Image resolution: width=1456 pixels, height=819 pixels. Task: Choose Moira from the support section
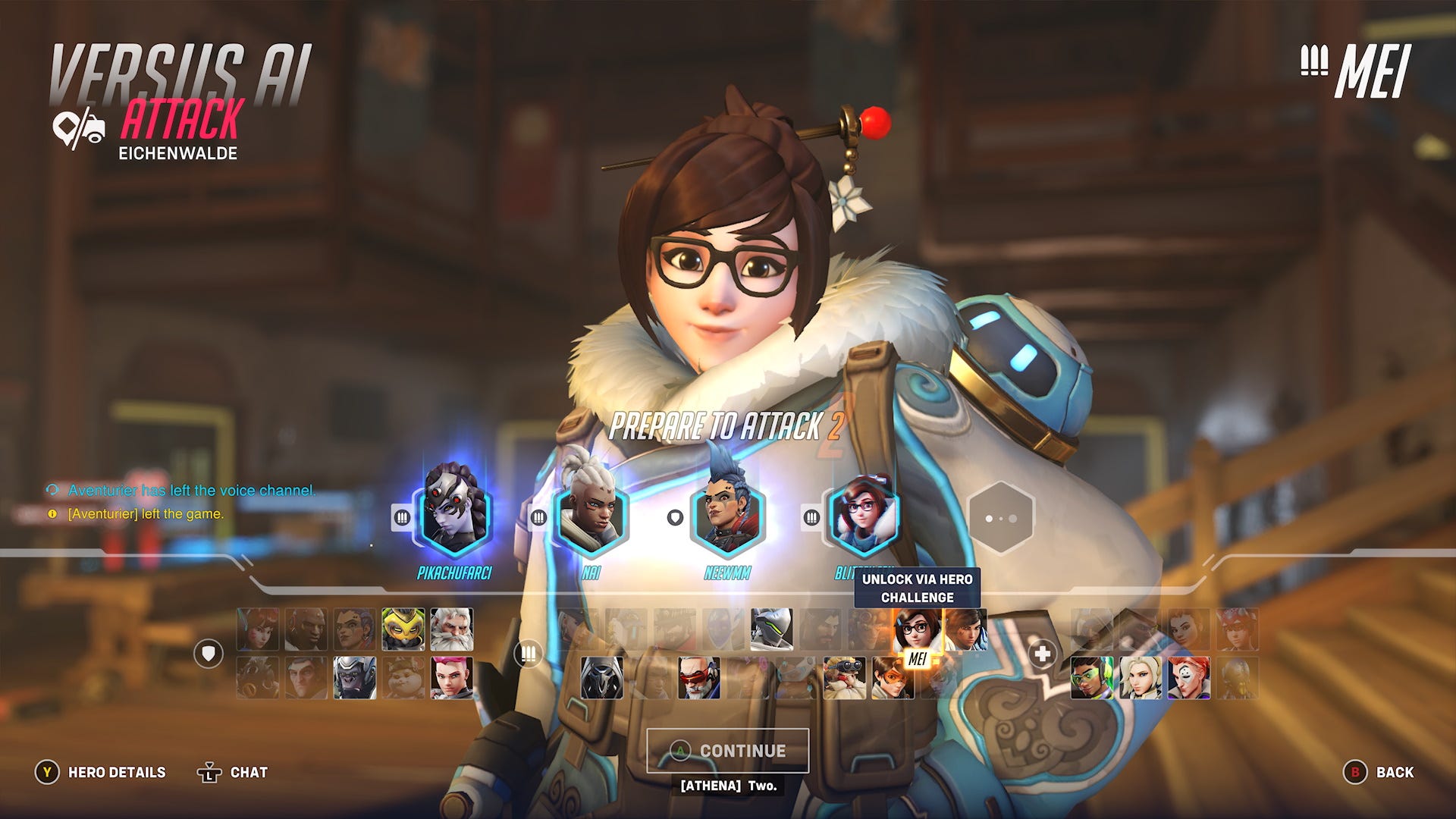pyautogui.click(x=1188, y=678)
